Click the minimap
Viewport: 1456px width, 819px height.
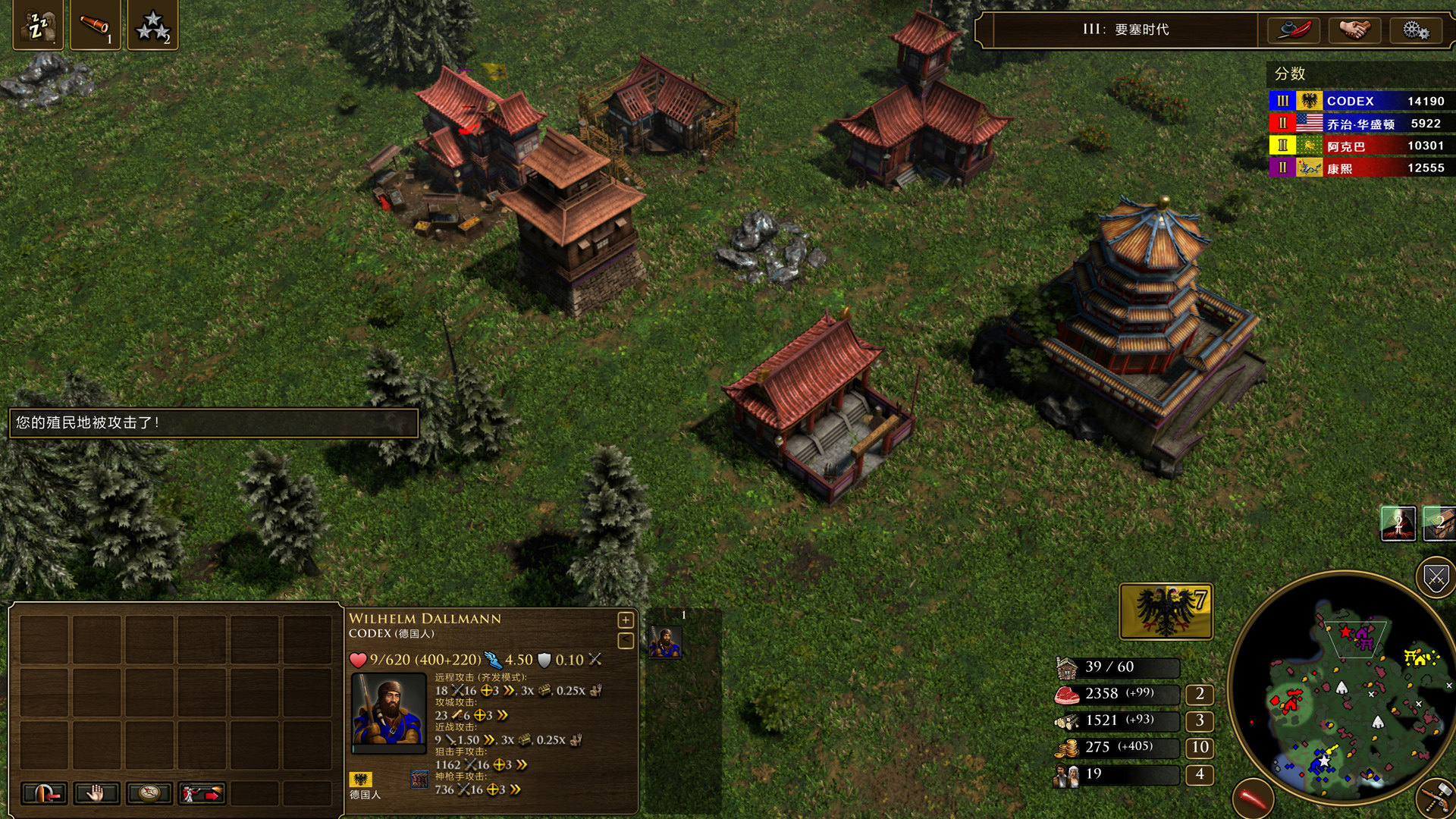1342,690
